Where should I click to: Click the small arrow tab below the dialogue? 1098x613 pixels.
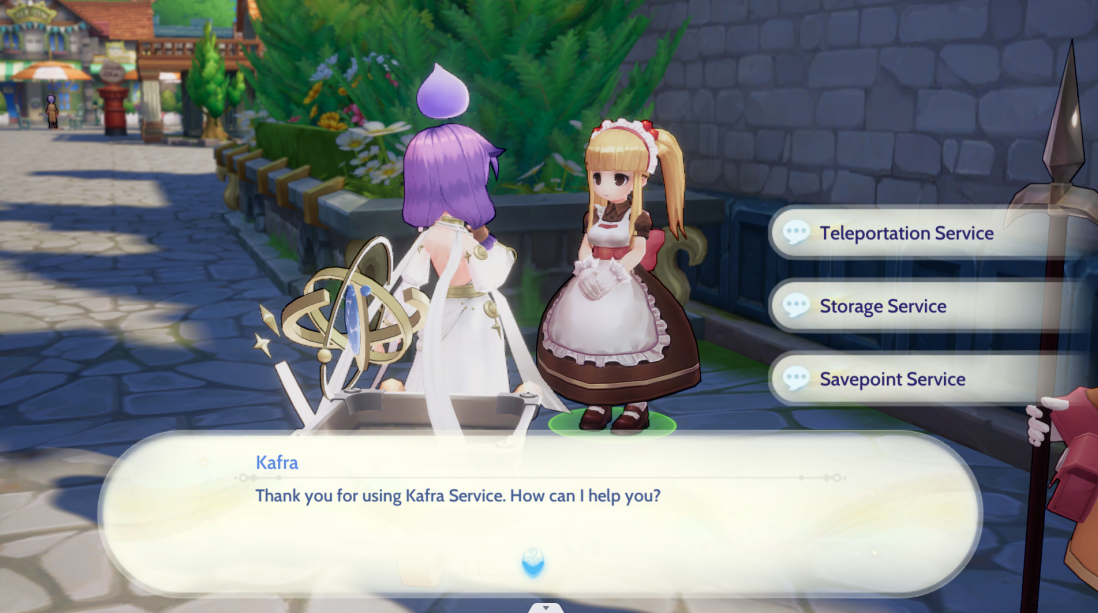(544, 607)
